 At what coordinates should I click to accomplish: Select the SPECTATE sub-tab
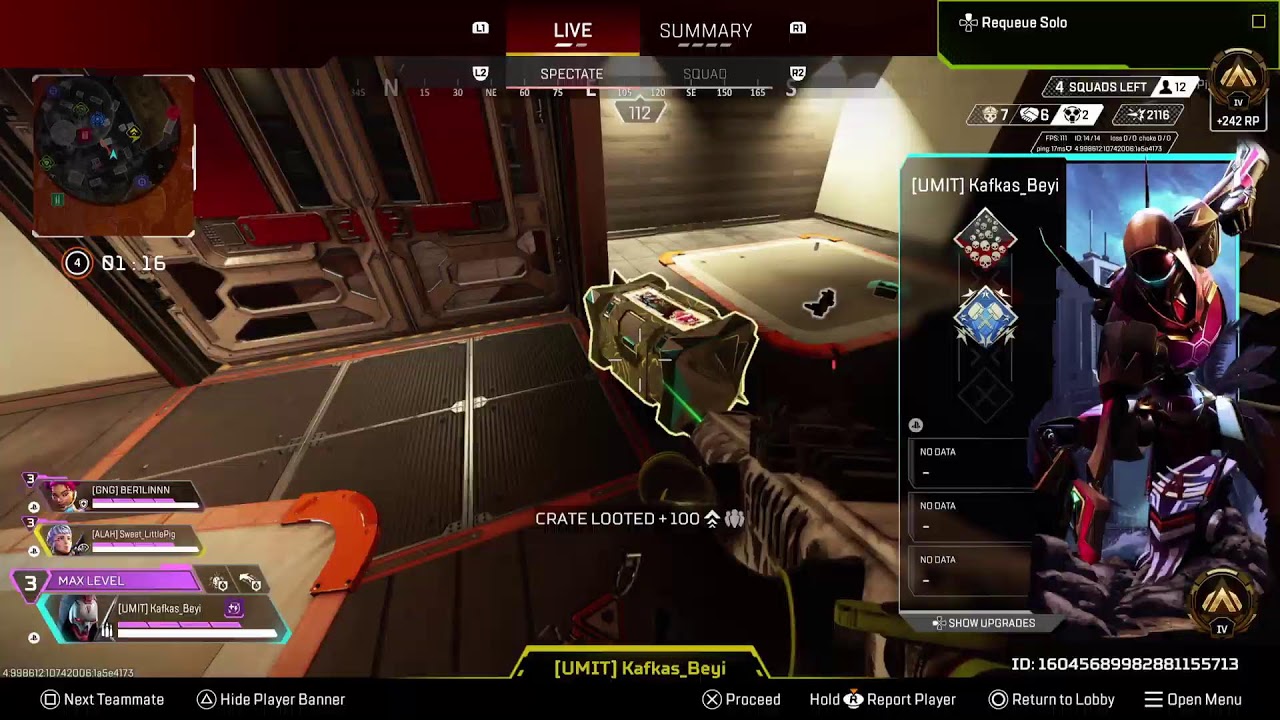[571, 74]
